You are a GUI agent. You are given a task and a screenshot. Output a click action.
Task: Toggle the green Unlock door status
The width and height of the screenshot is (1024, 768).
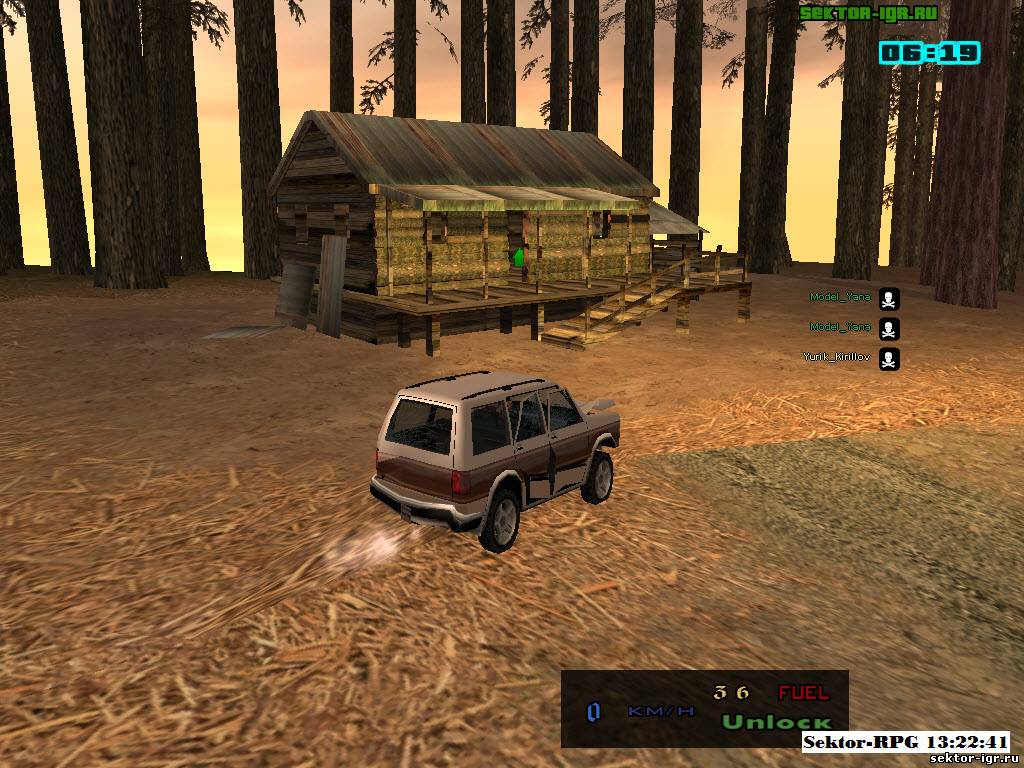pyautogui.click(x=776, y=722)
